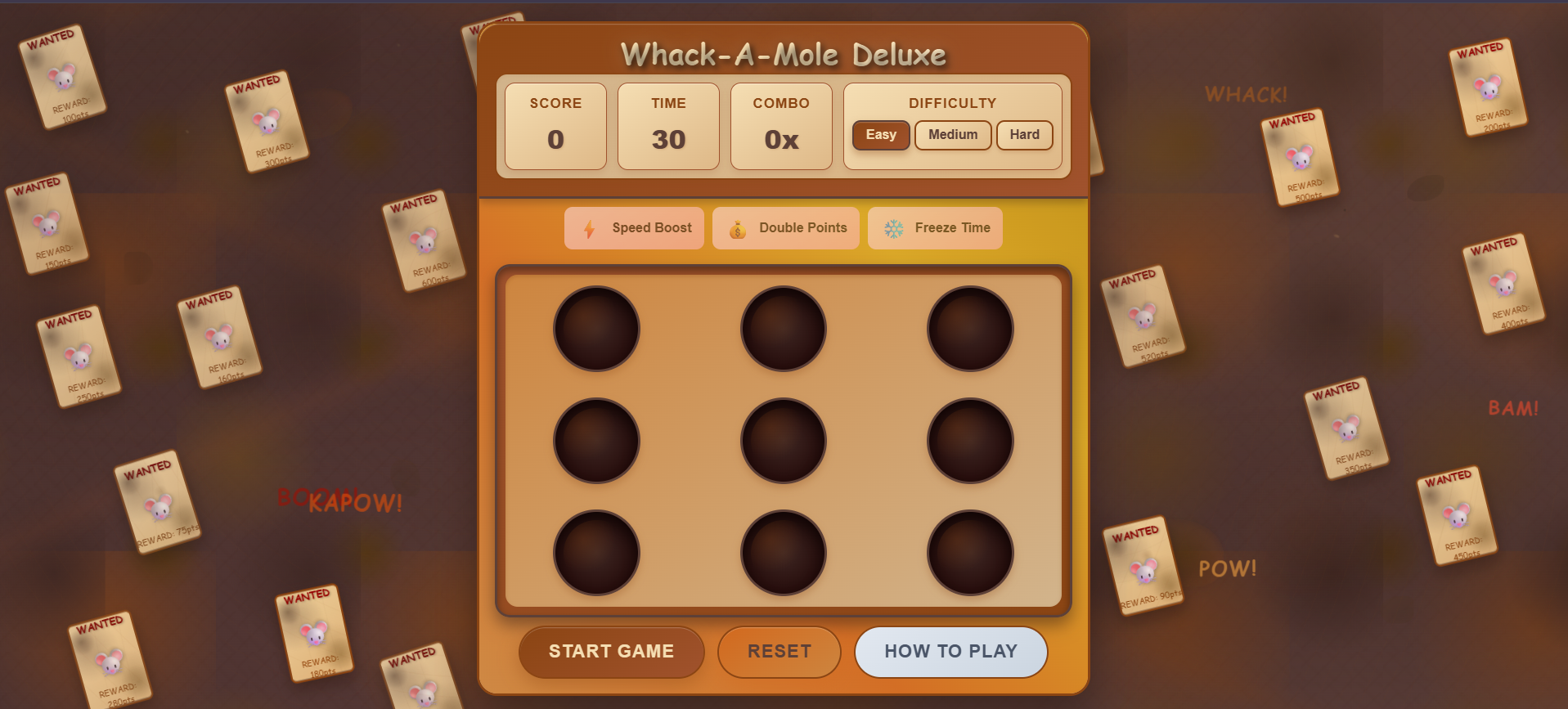This screenshot has width=1568, height=709.
Task: Click the Double Points money bag icon
Action: coord(739,228)
